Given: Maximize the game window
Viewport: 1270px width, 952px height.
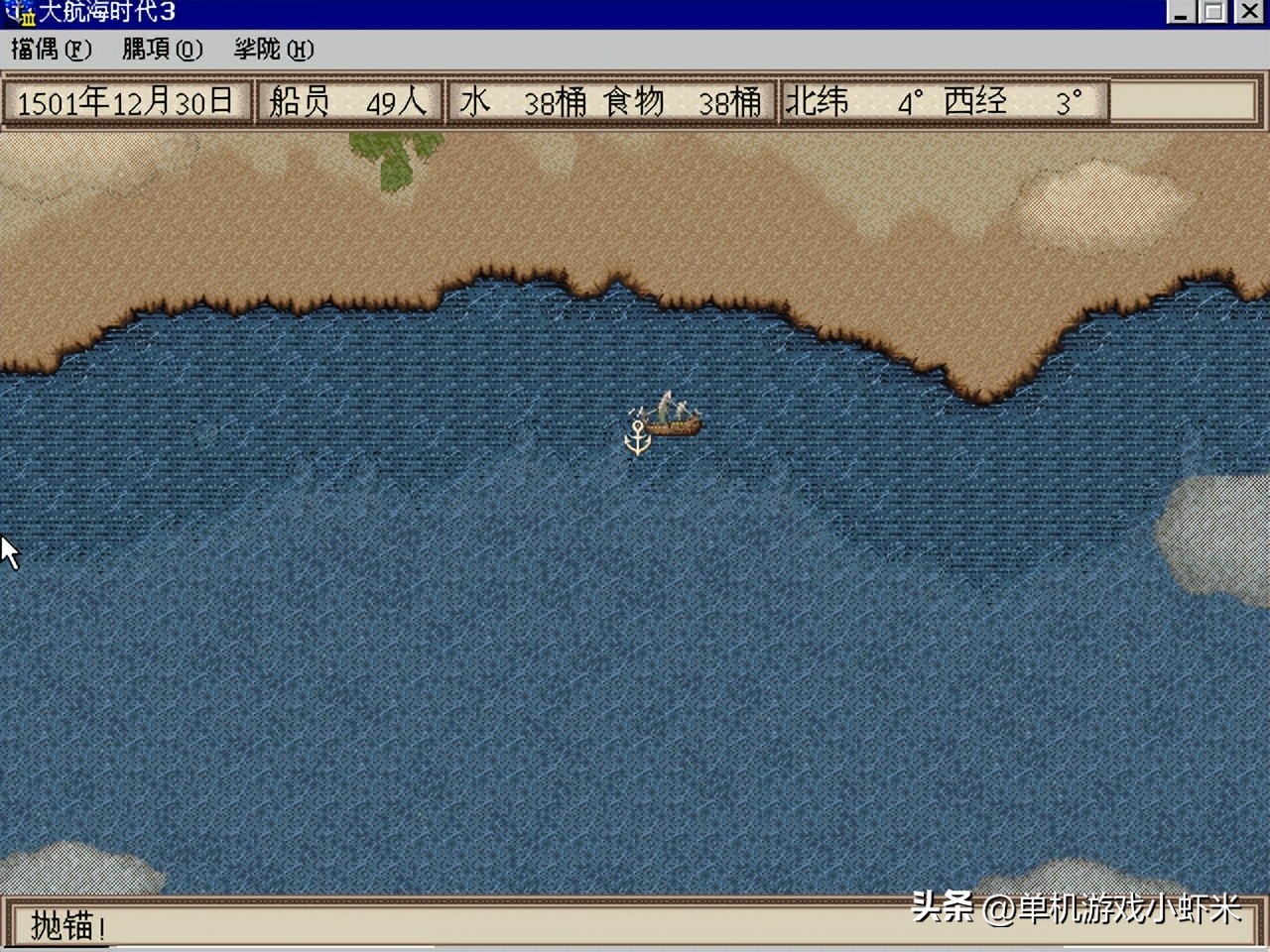Looking at the screenshot, I should [1213, 12].
